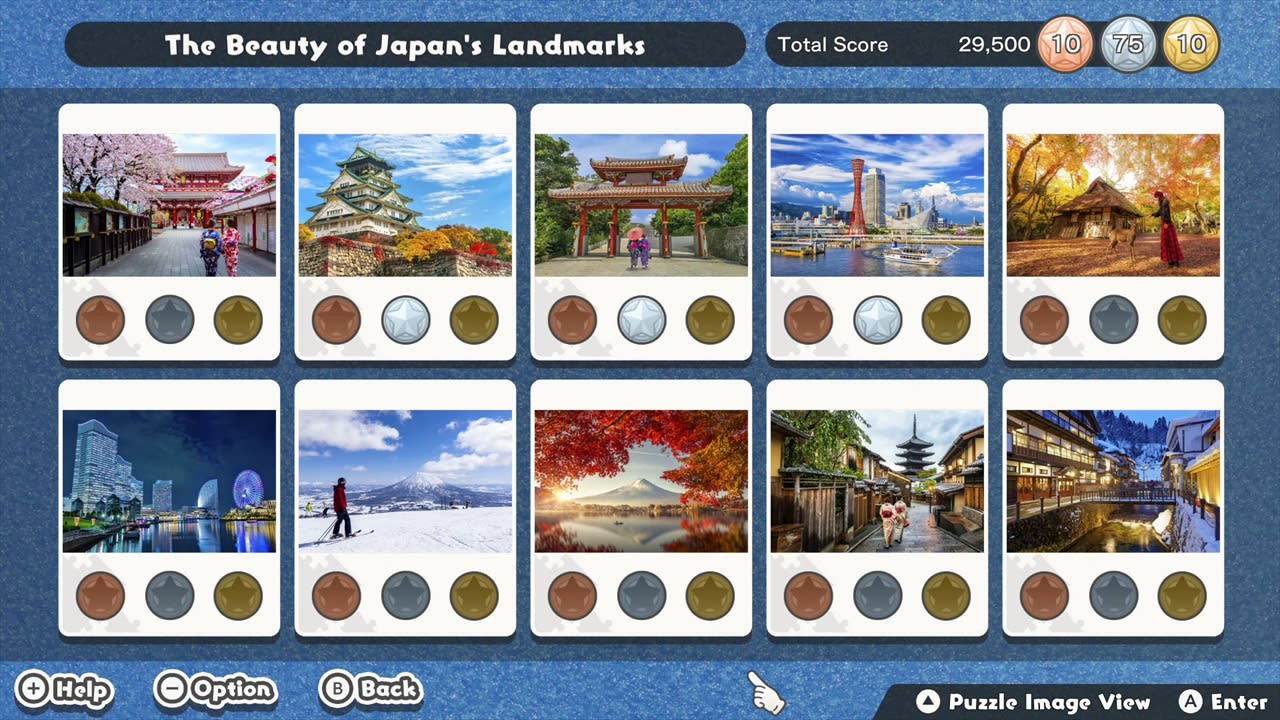
Task: Select bronze medal on cherry blossom temple puzzle
Action: tap(100, 320)
